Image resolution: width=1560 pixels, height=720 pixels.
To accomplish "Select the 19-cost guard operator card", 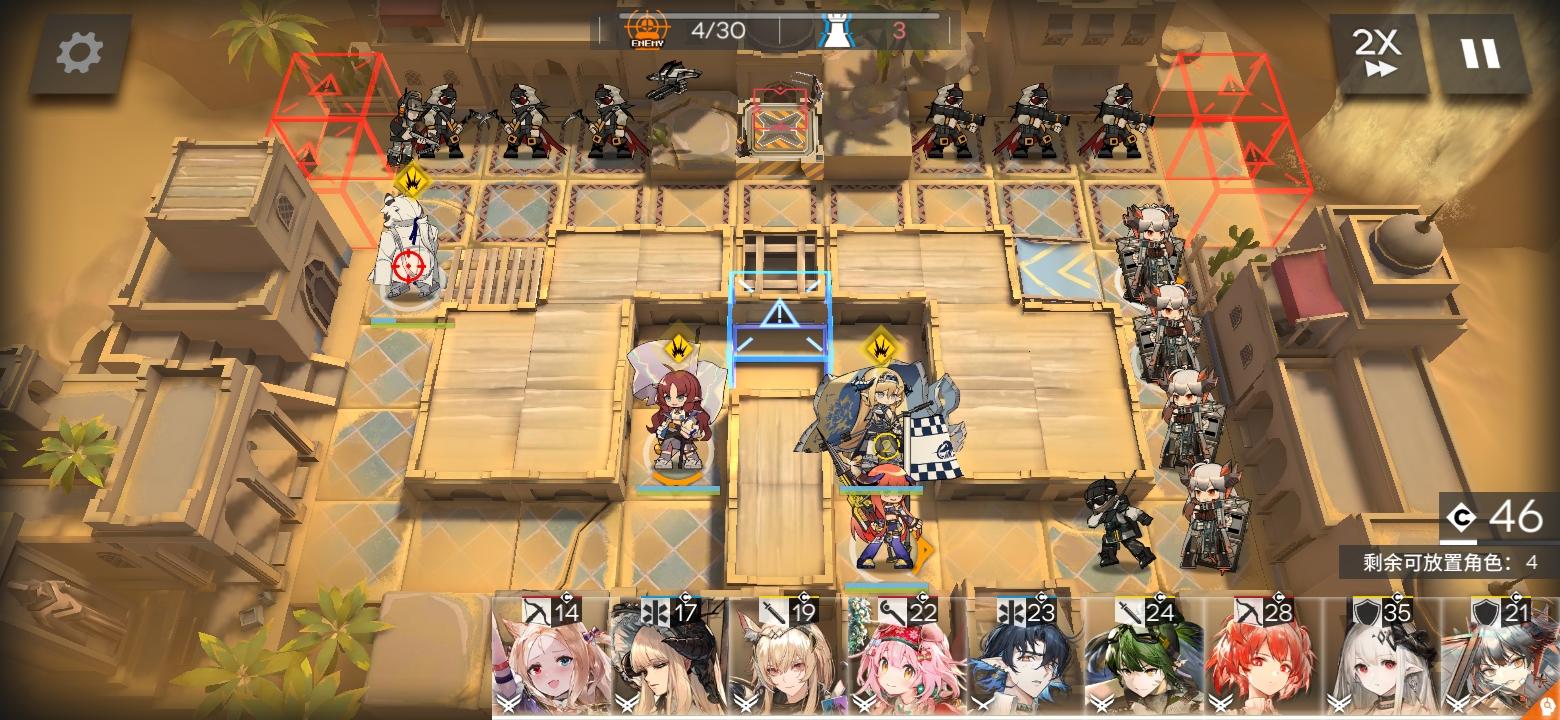I will 786,655.
